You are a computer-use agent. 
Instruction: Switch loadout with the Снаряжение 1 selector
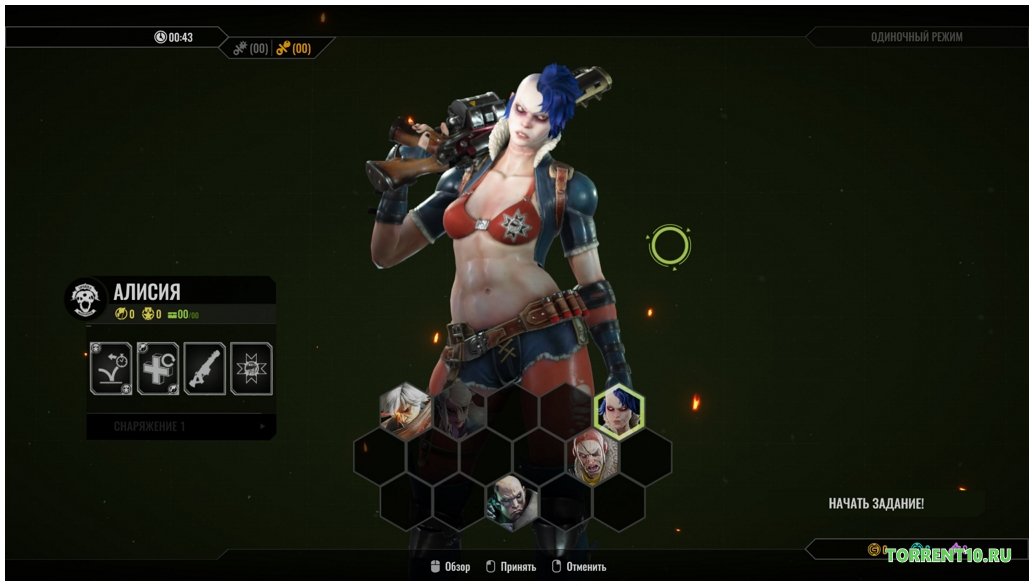[181, 427]
